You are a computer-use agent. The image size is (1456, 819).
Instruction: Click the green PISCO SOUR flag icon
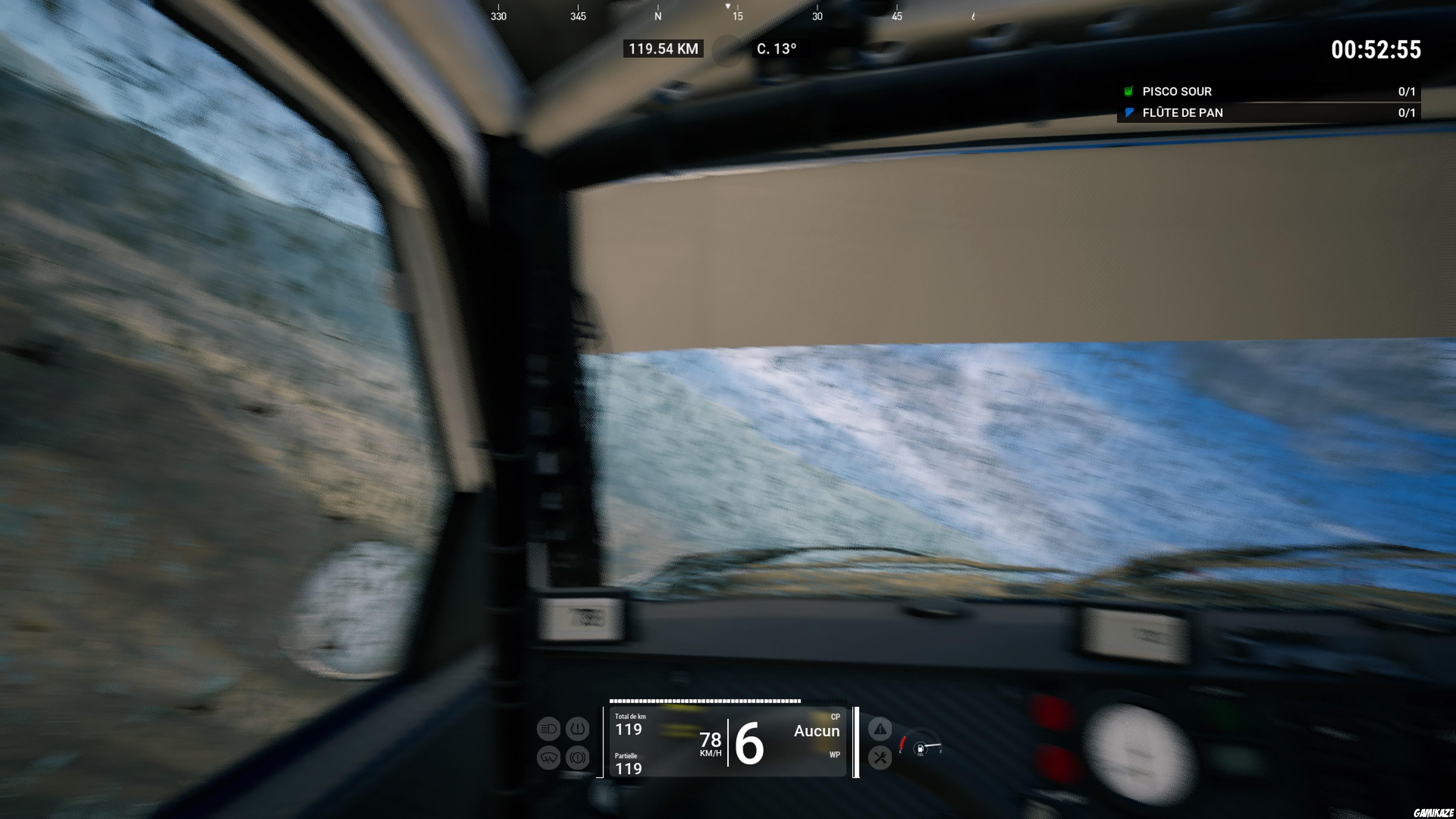[1128, 91]
